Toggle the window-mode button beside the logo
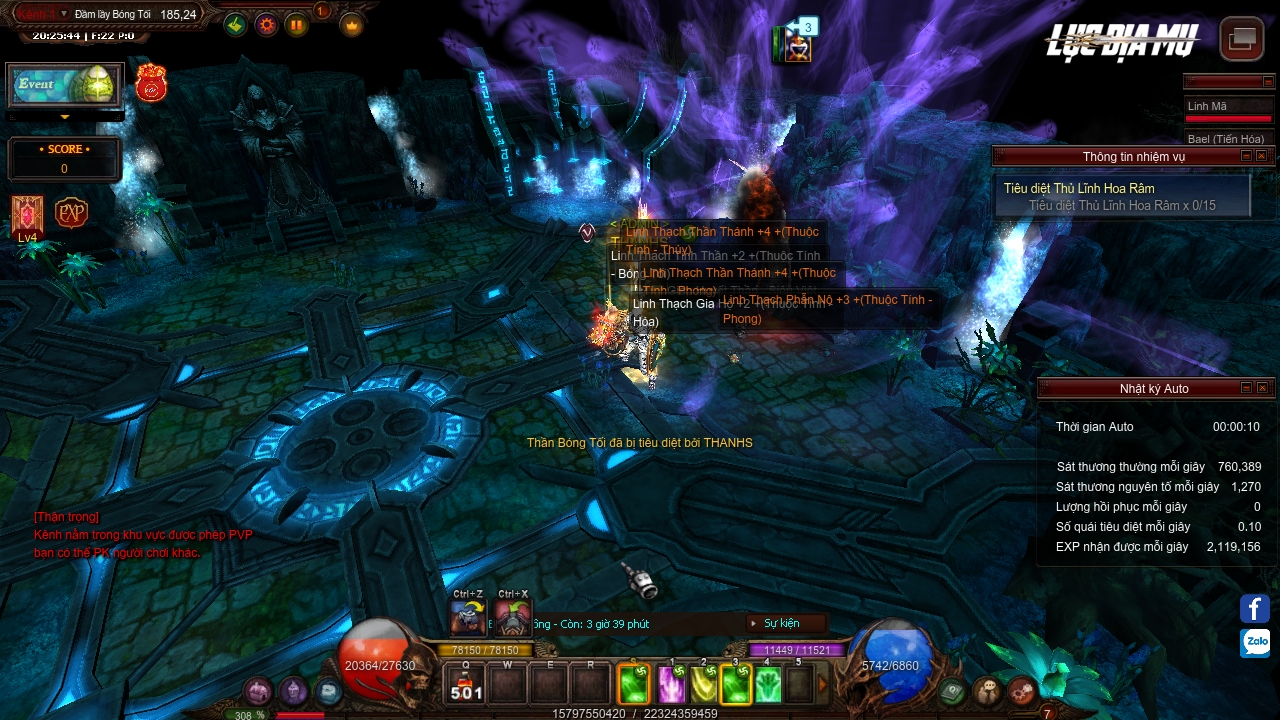This screenshot has height=720, width=1280. click(1242, 39)
